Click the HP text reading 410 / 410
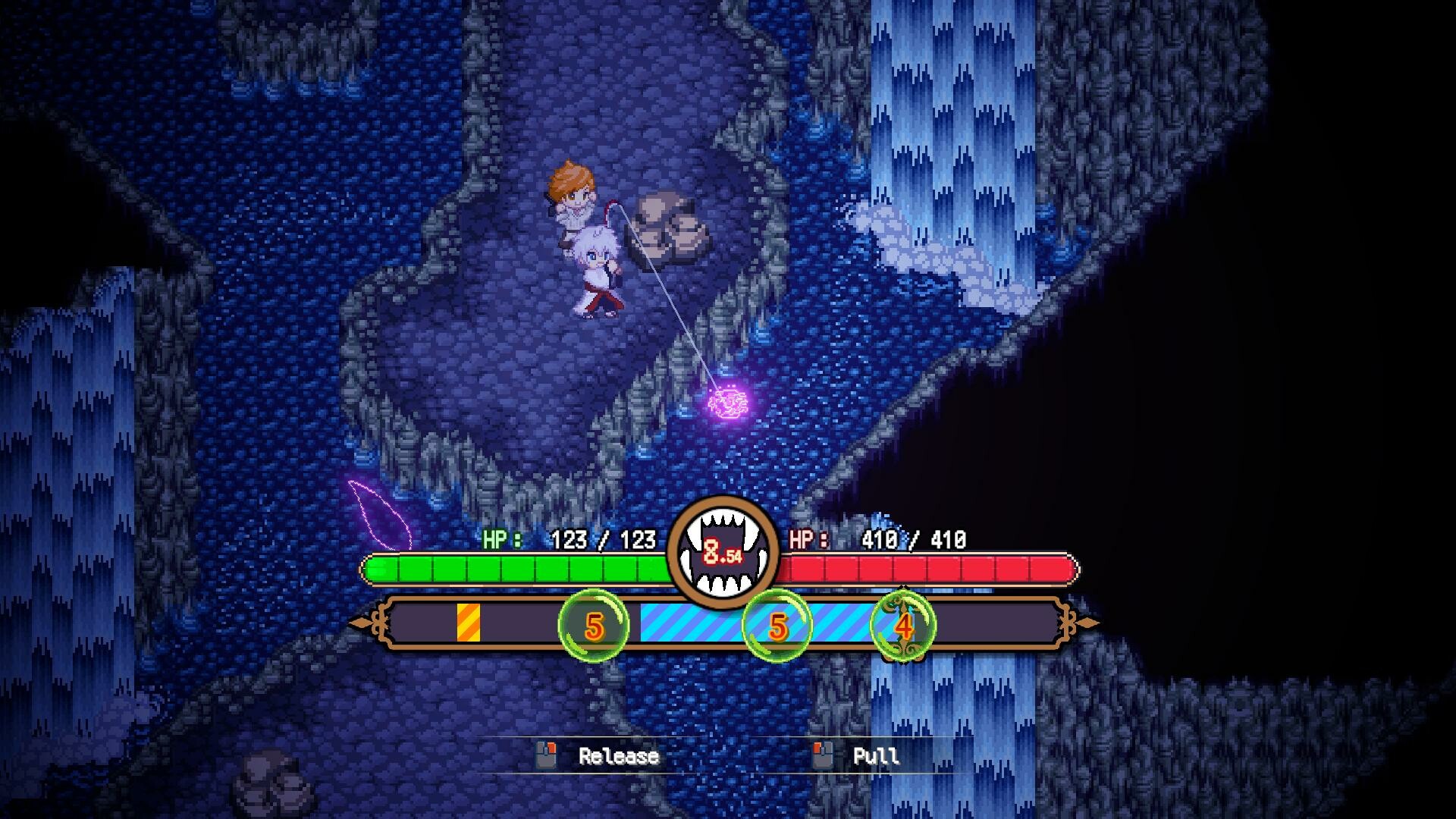Screen dimensions: 1456x819 click(x=913, y=540)
